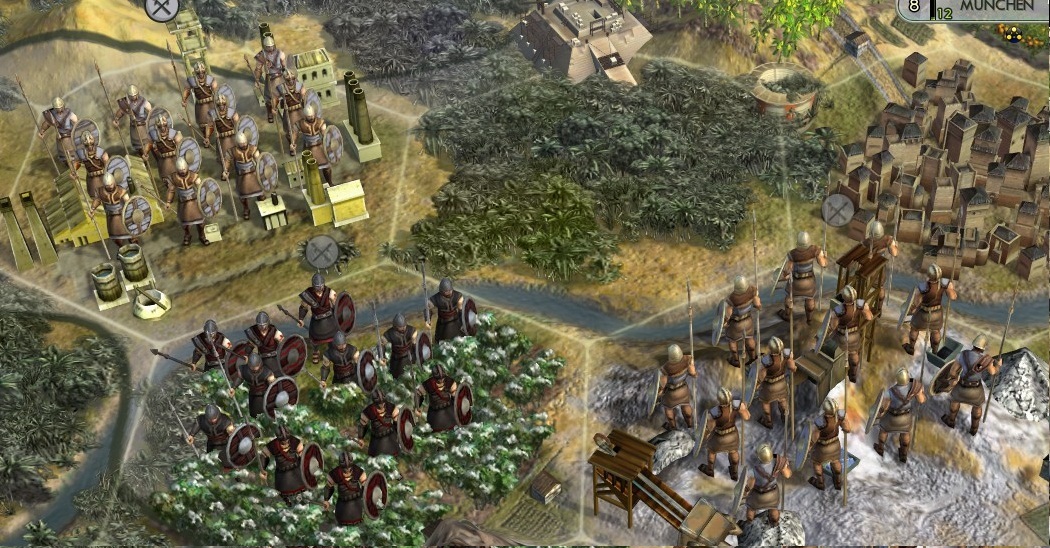Select the unit flag above the red-shielded spearmen
Image resolution: width=1050 pixels, height=548 pixels.
pyautogui.click(x=321, y=250)
